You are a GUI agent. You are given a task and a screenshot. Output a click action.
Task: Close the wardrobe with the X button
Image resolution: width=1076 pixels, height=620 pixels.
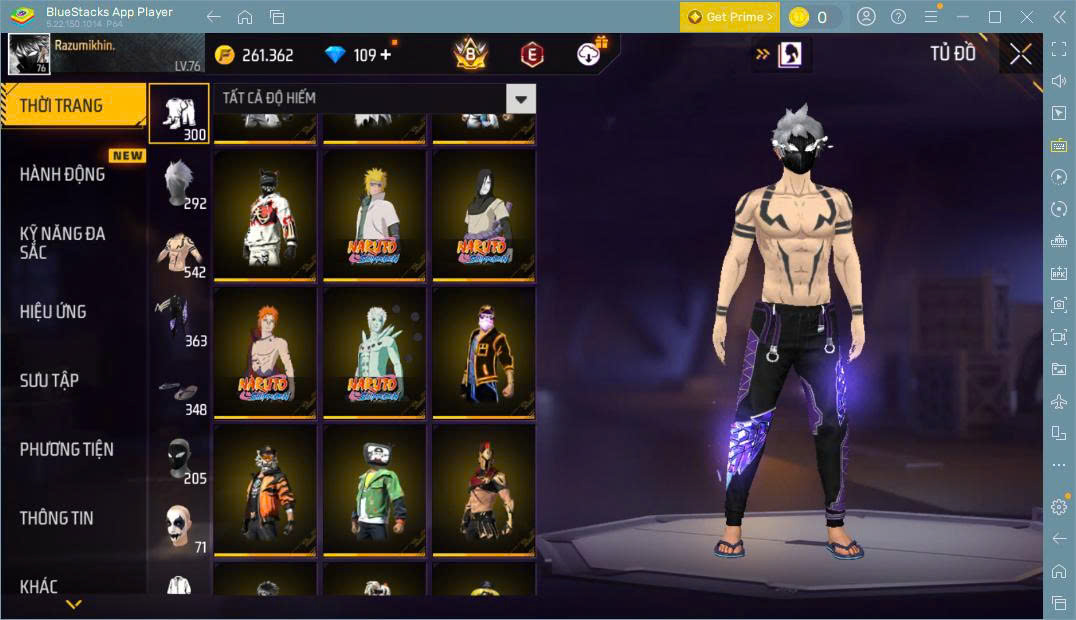coord(1020,54)
